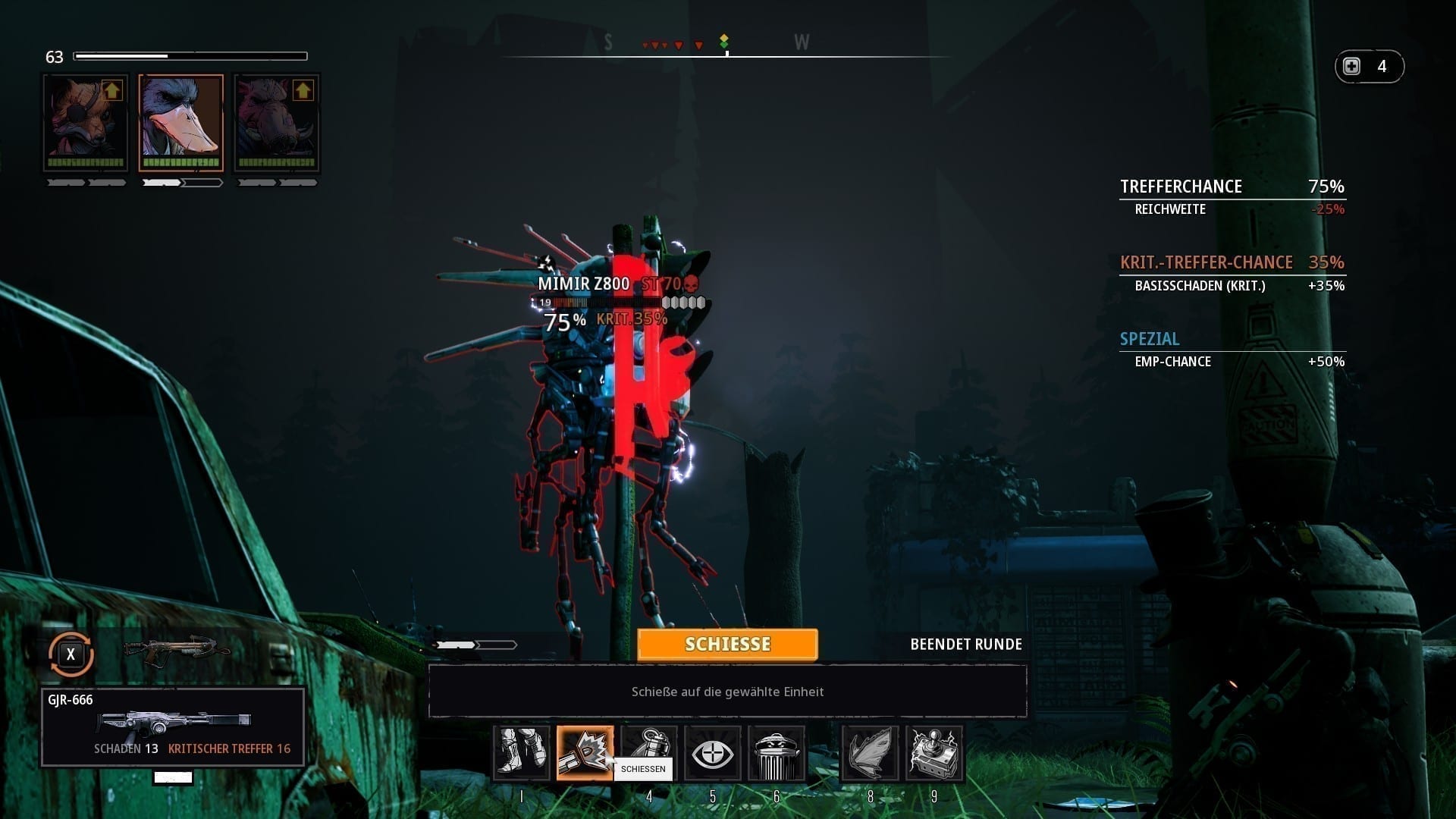
Task: Open the fox's level-up arrow
Action: pyautogui.click(x=112, y=91)
